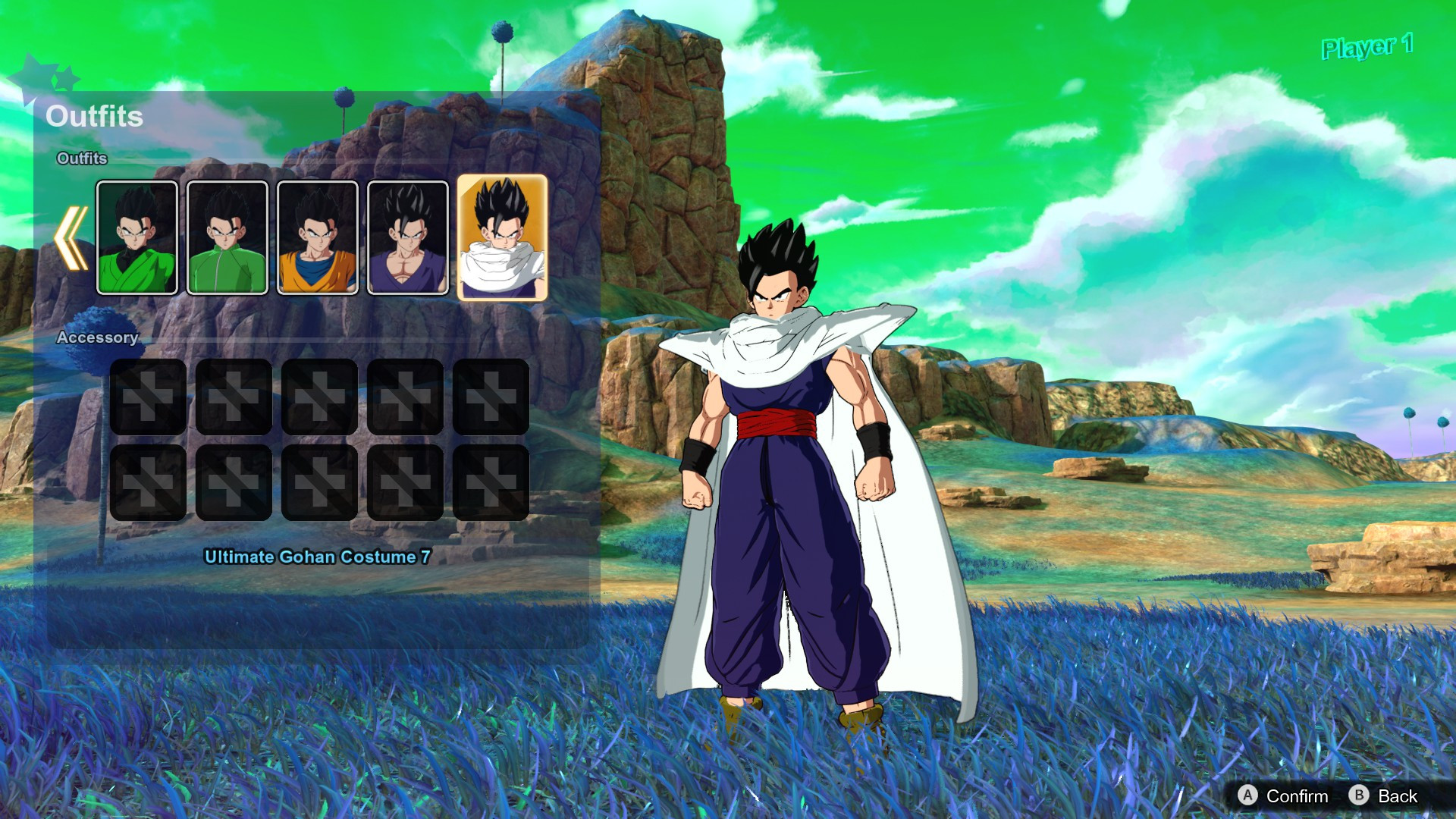Screen dimensions: 1456x819
Task: Select the orange gi Gohan outfit
Action: [316, 237]
